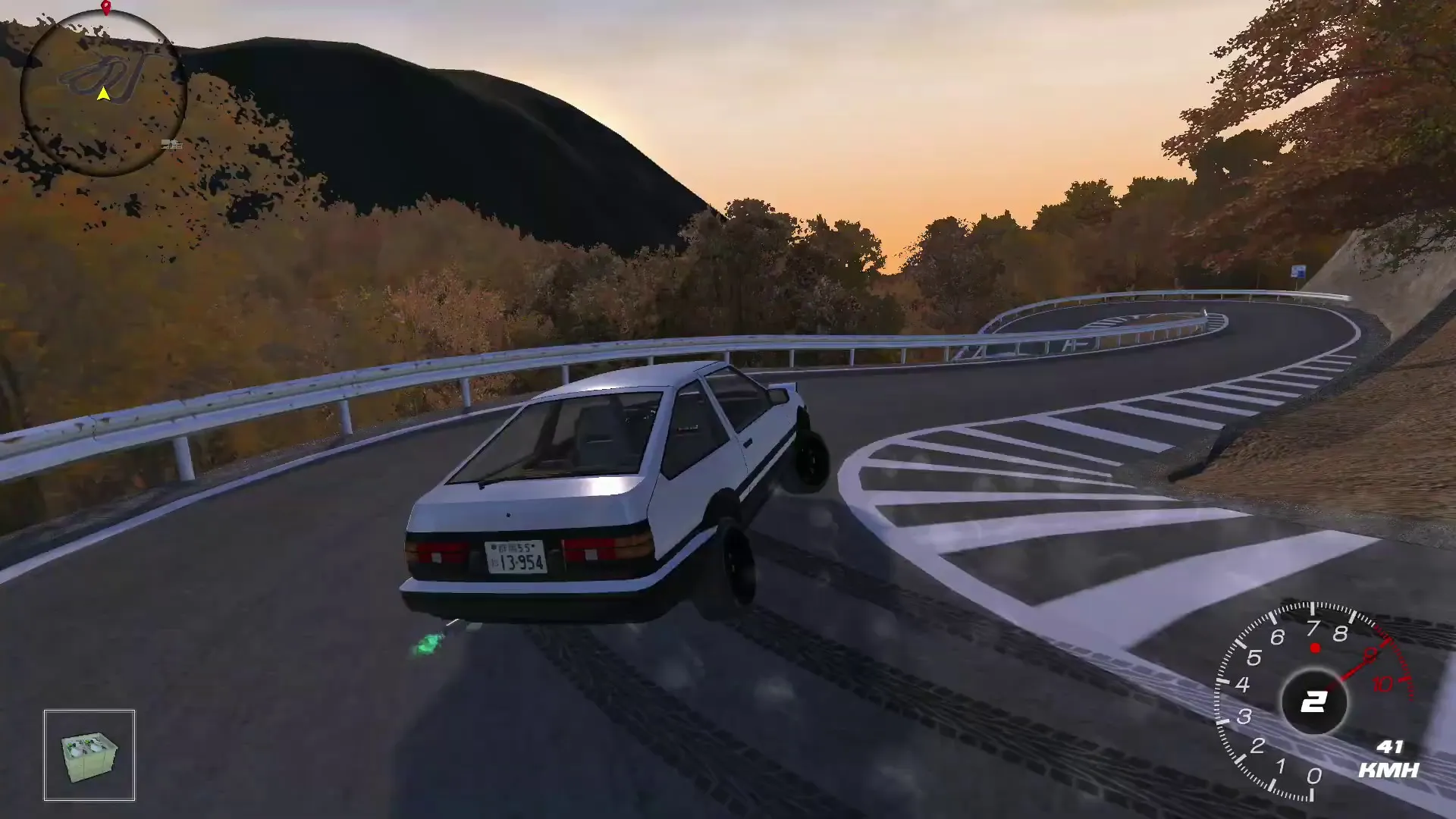Image resolution: width=1456 pixels, height=819 pixels.
Task: Expand the speedometer panel
Action: 1391,758
